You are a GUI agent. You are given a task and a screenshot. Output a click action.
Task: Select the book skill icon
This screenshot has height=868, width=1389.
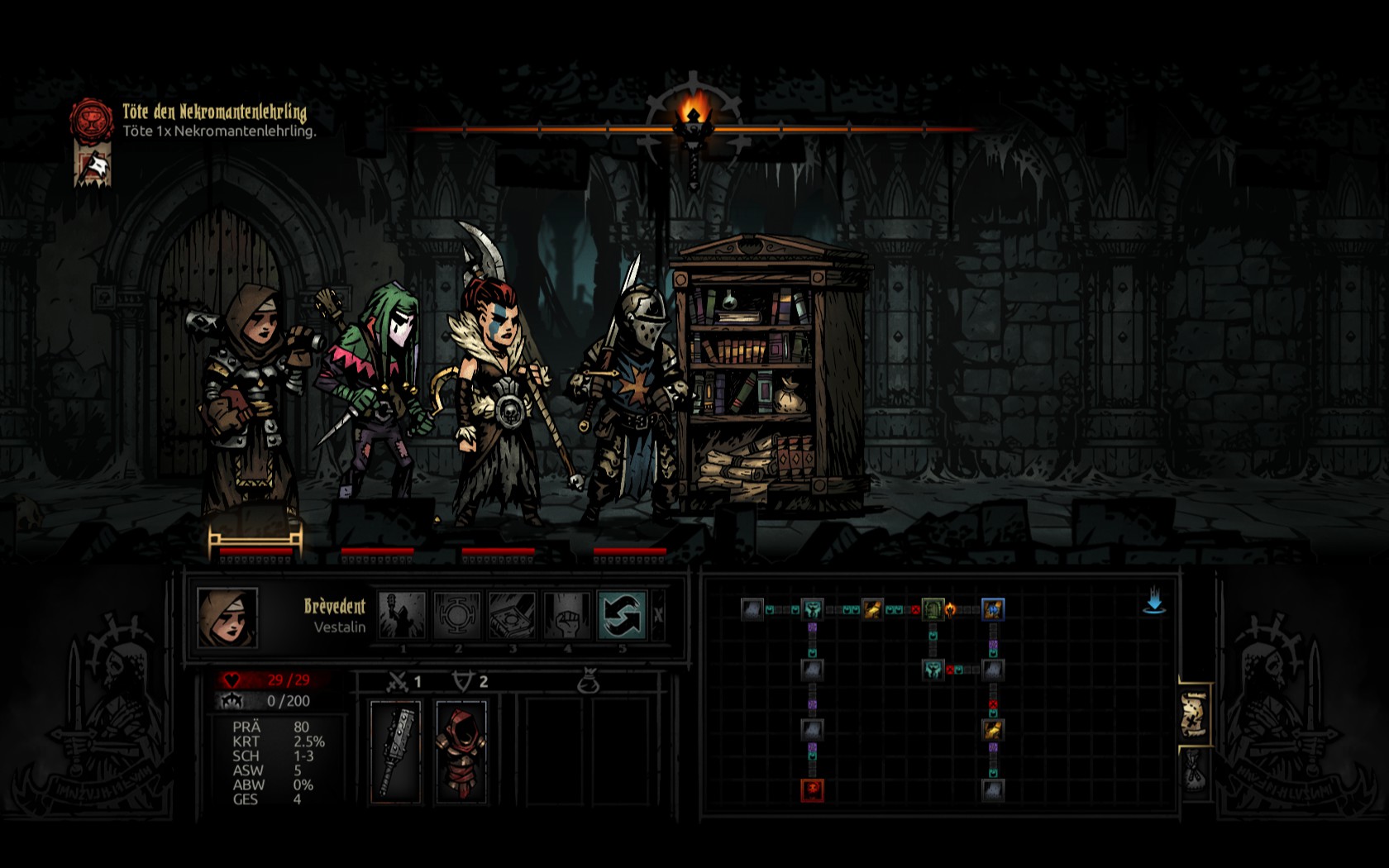(512, 616)
